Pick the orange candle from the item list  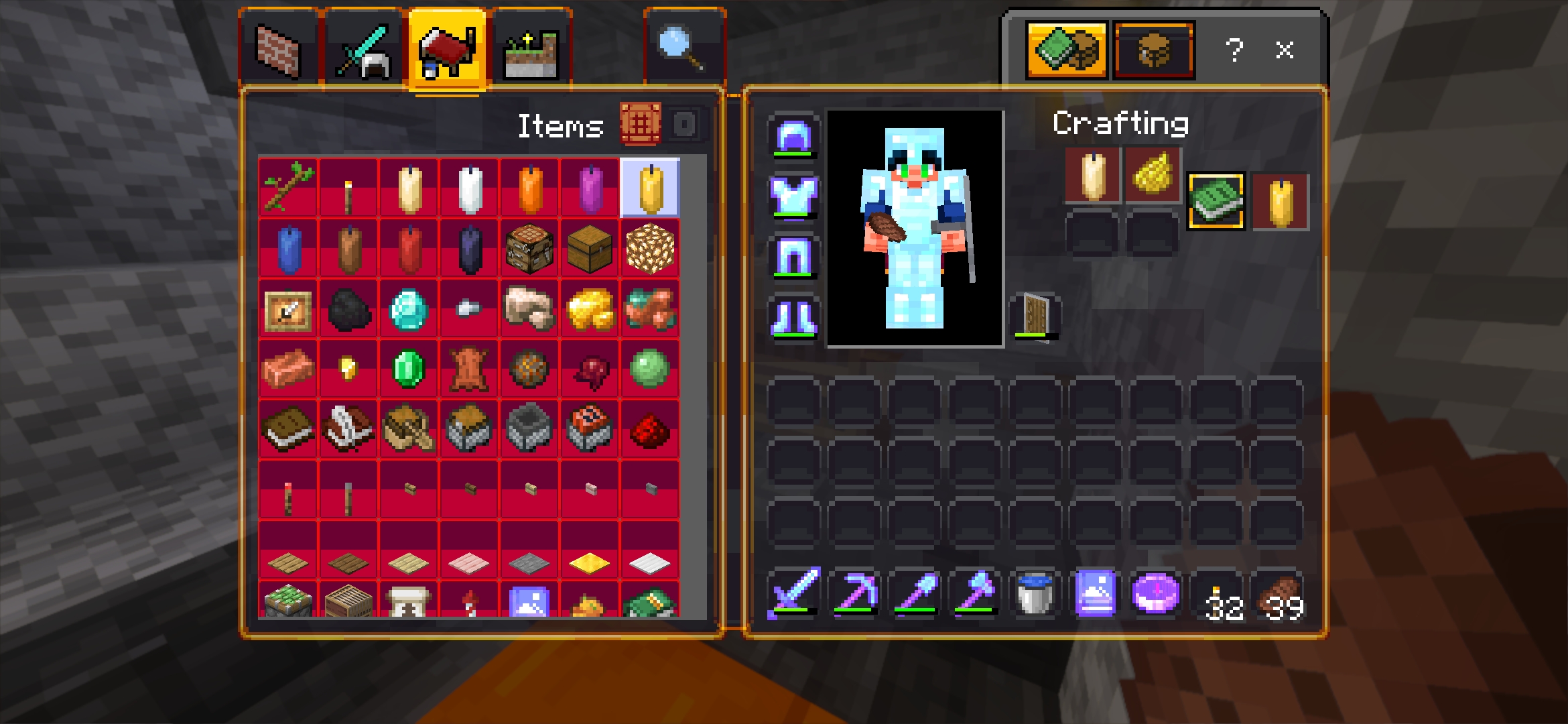[x=530, y=188]
